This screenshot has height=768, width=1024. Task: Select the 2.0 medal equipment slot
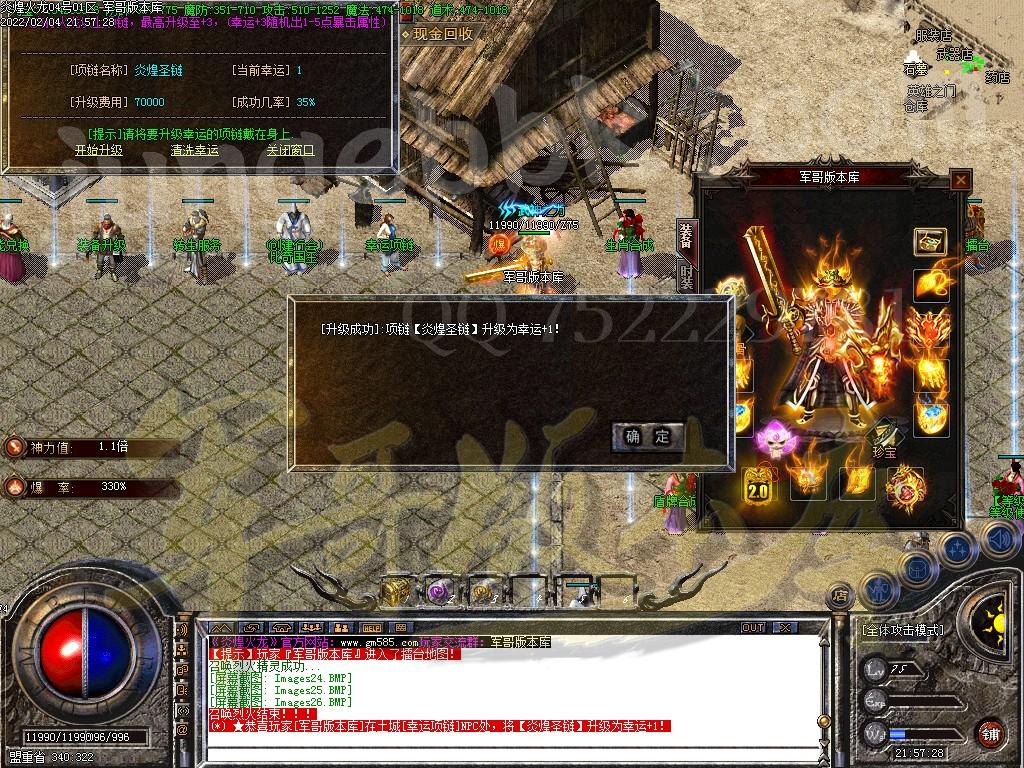click(757, 487)
